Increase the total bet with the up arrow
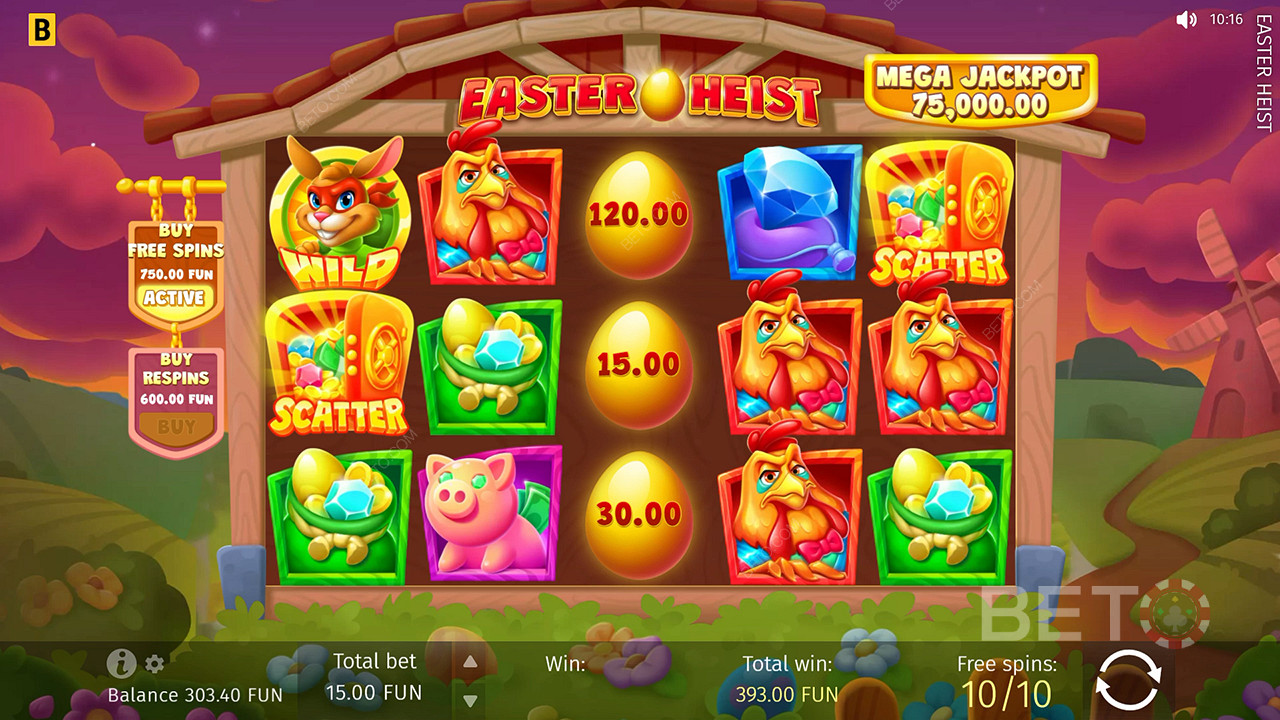The image size is (1280, 720). 469,662
